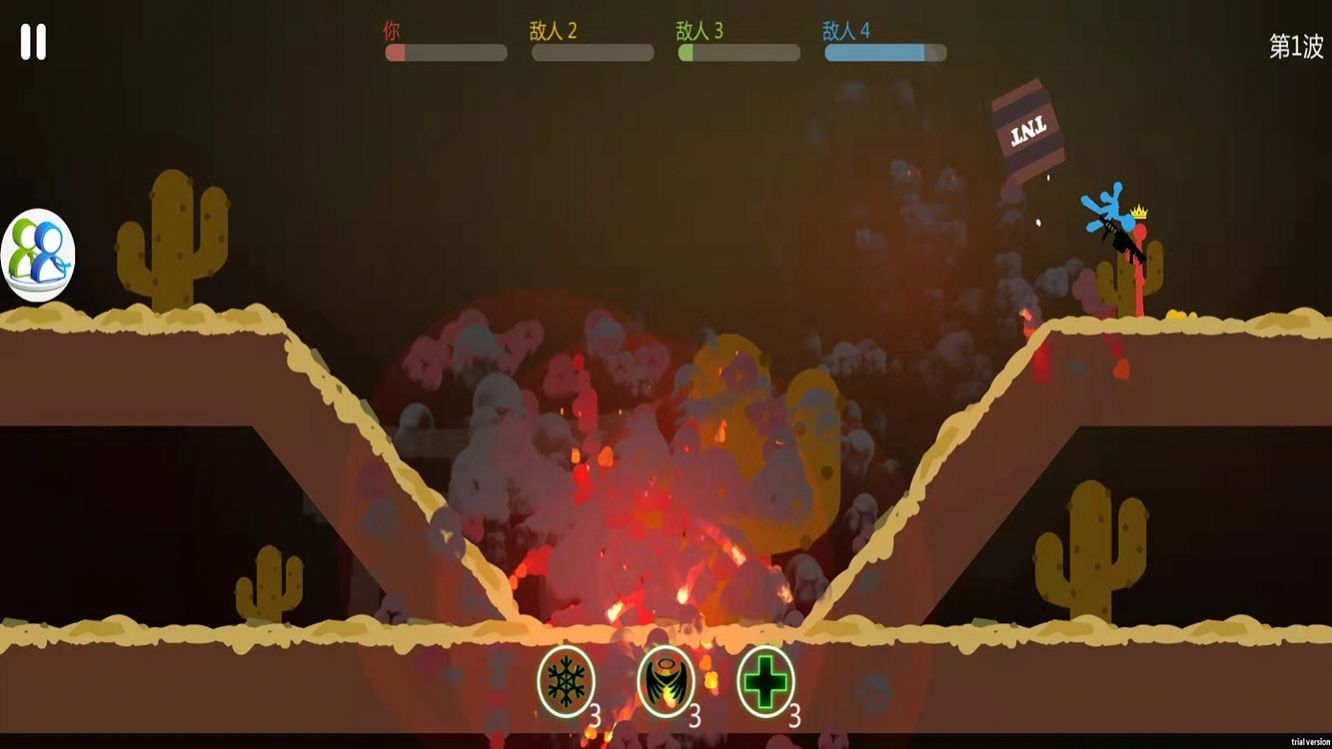Use the winged angel ability
The image size is (1332, 749).
coord(666,682)
